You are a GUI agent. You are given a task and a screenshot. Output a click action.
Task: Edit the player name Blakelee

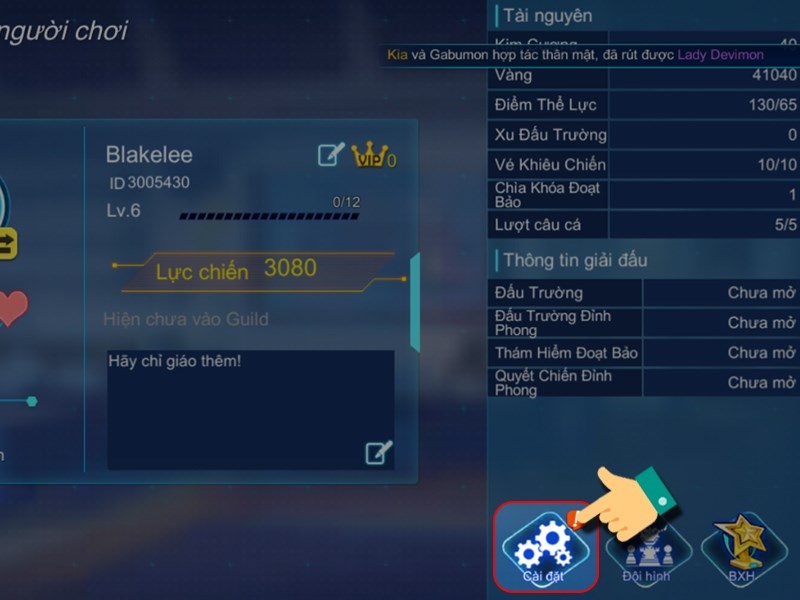click(330, 154)
